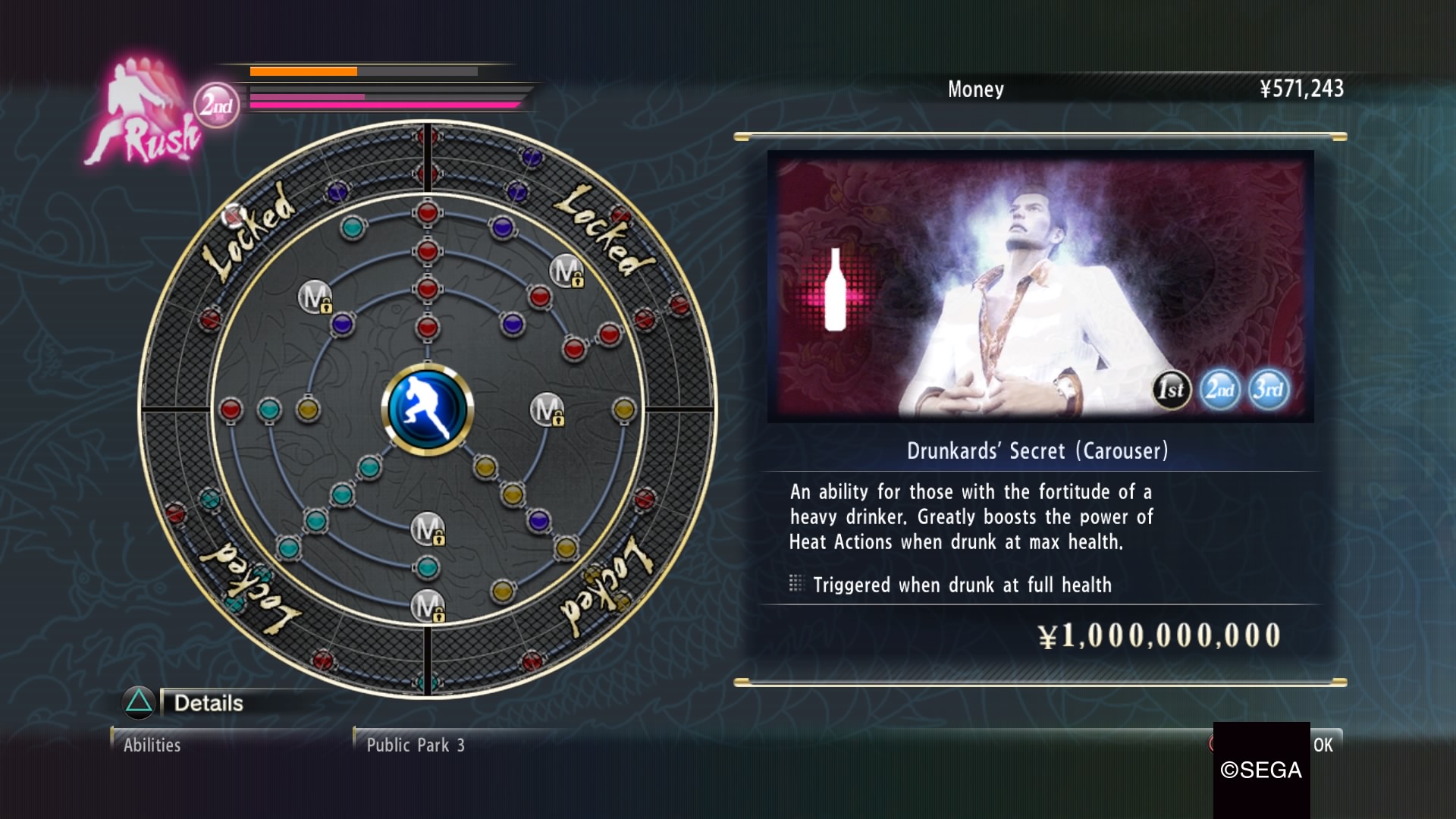Viewport: 1456px width, 819px height.
Task: Confirm with the OK button
Action: 1323,745
